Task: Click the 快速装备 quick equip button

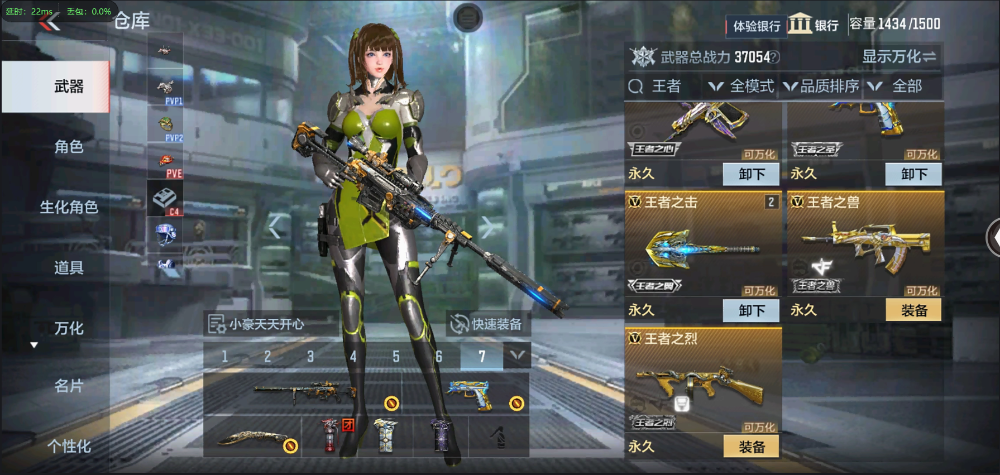Action: coord(489,323)
